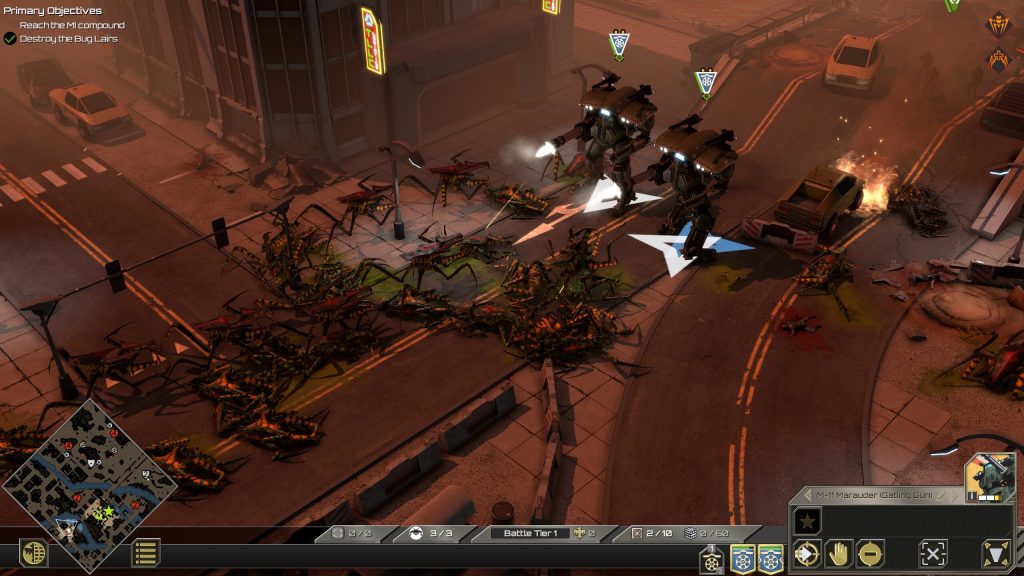Open the globe map view button

34,553
